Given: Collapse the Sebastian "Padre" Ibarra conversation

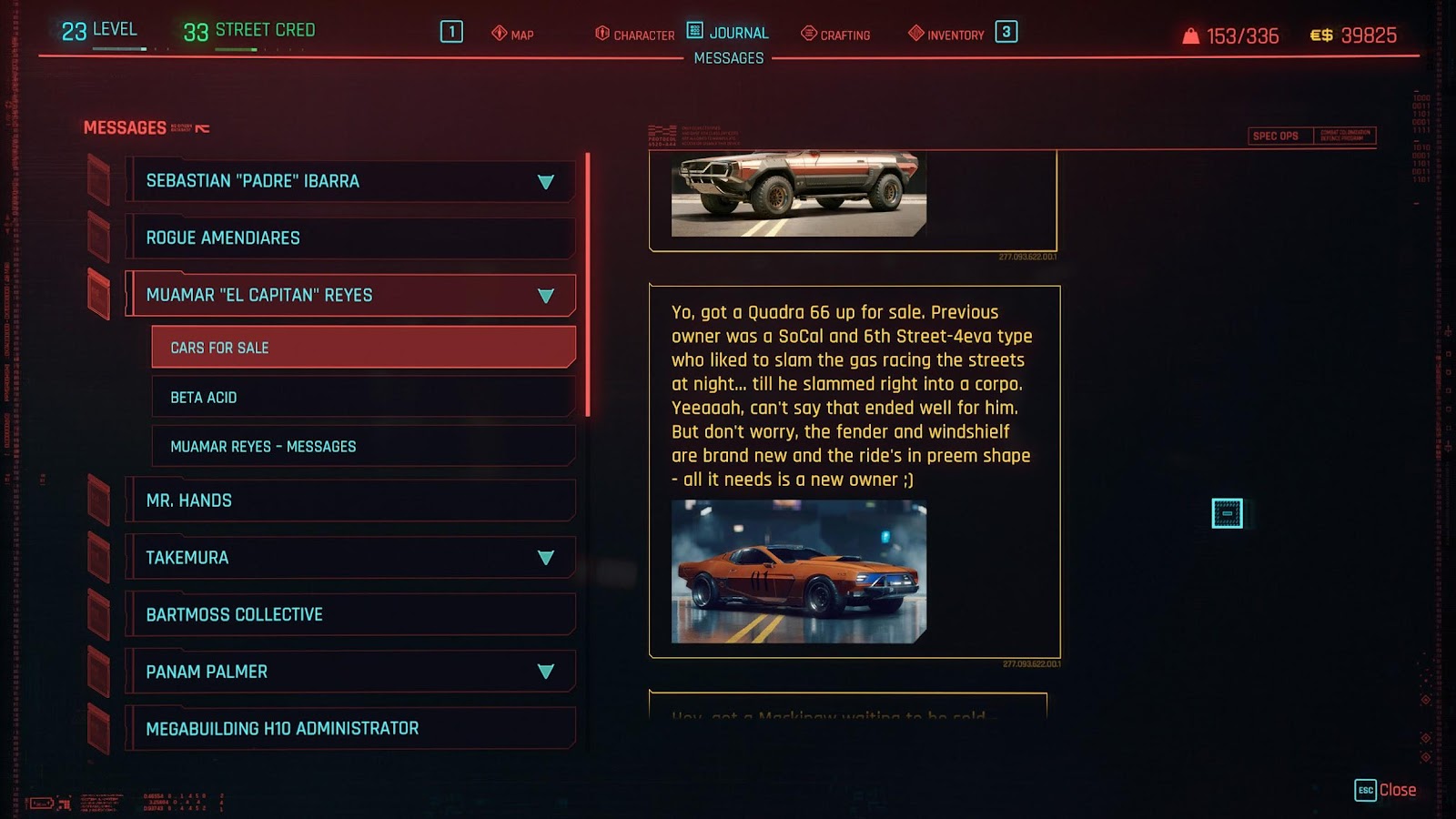Looking at the screenshot, I should pos(544,180).
